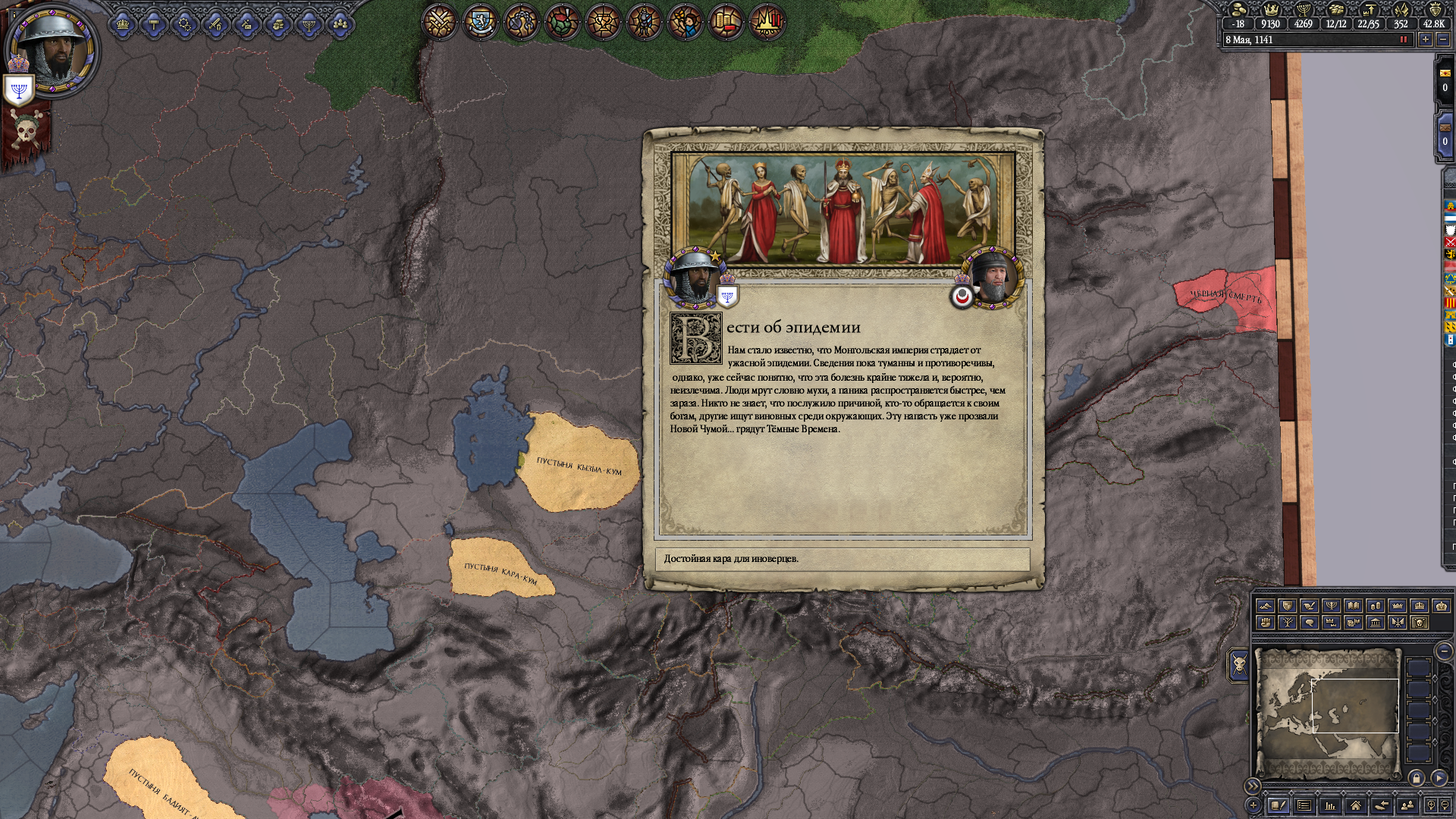Decrease game speed with minus button

[1443, 39]
